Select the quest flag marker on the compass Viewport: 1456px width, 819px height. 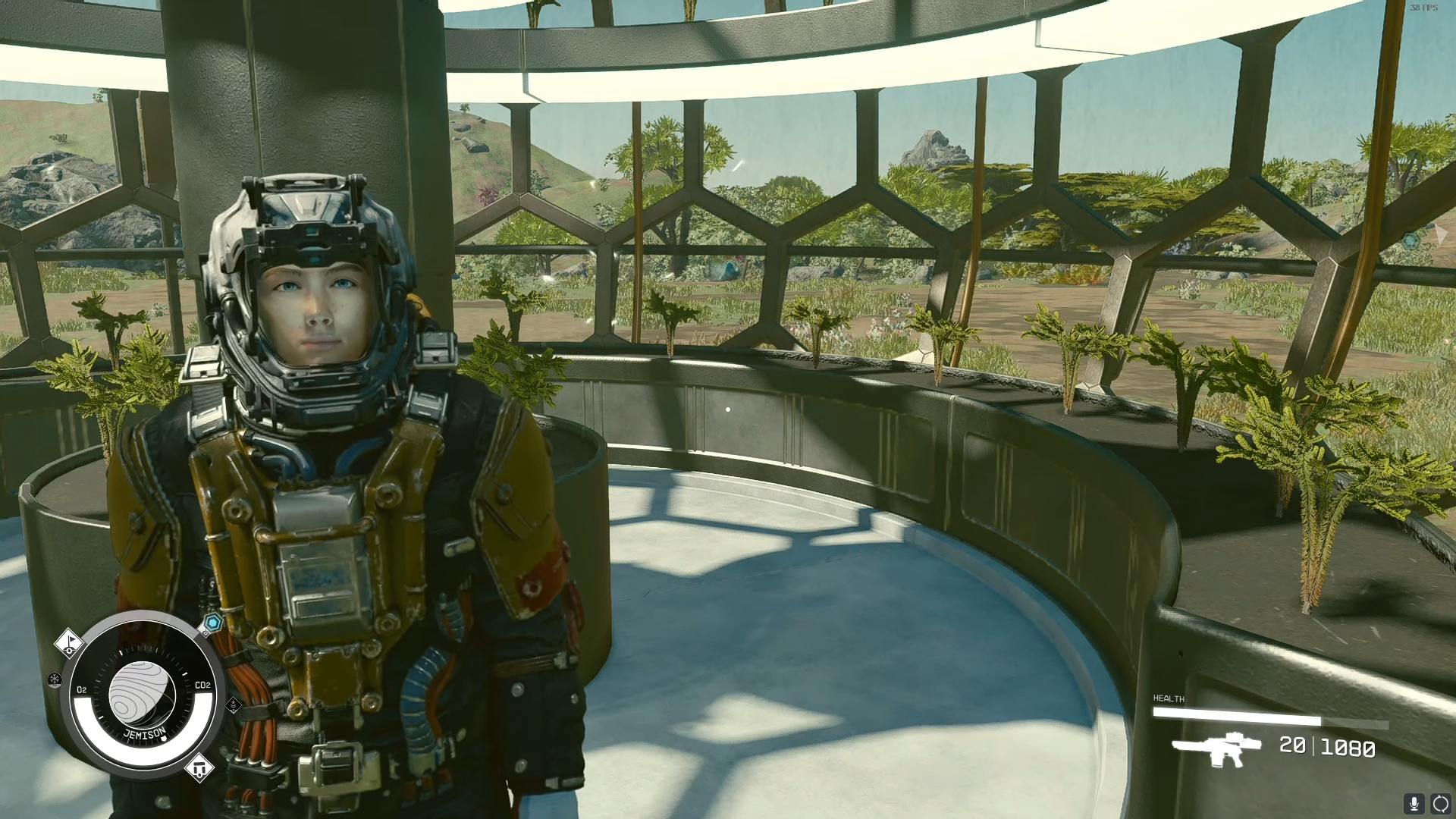click(x=69, y=643)
